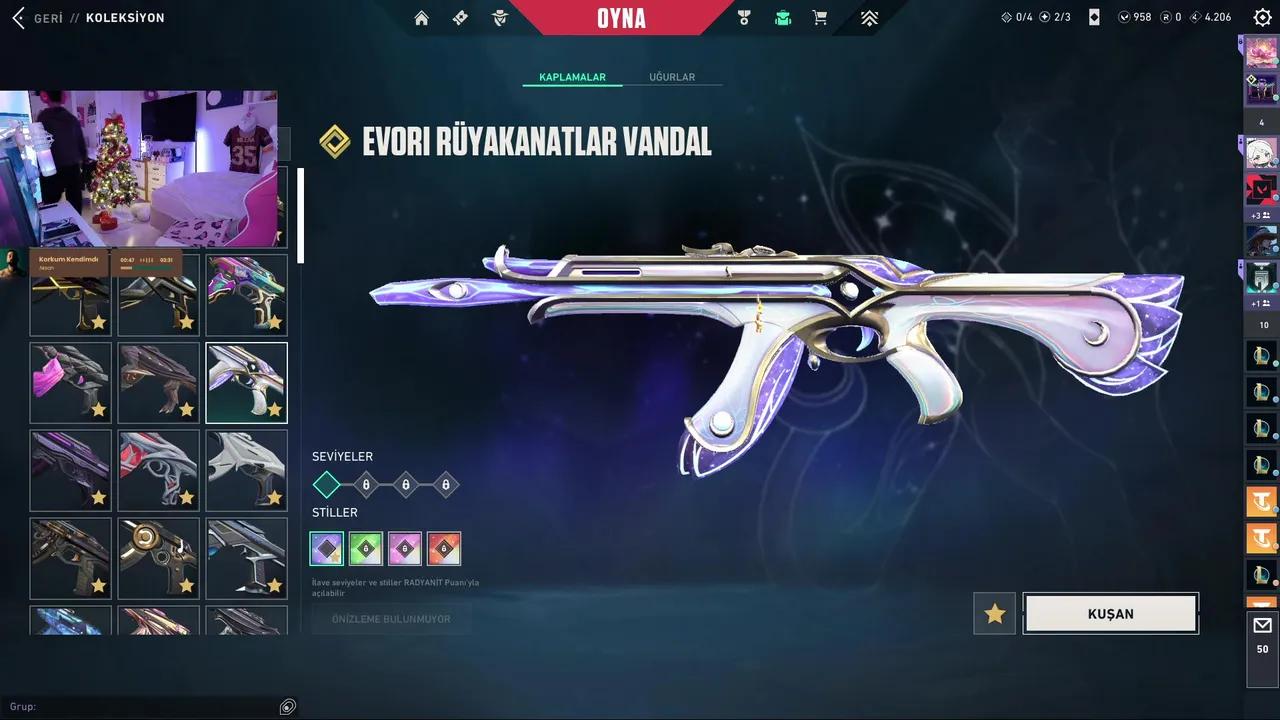This screenshot has height=720, width=1280.
Task: Click the back arrow next to GERİ
Action: (x=18, y=17)
